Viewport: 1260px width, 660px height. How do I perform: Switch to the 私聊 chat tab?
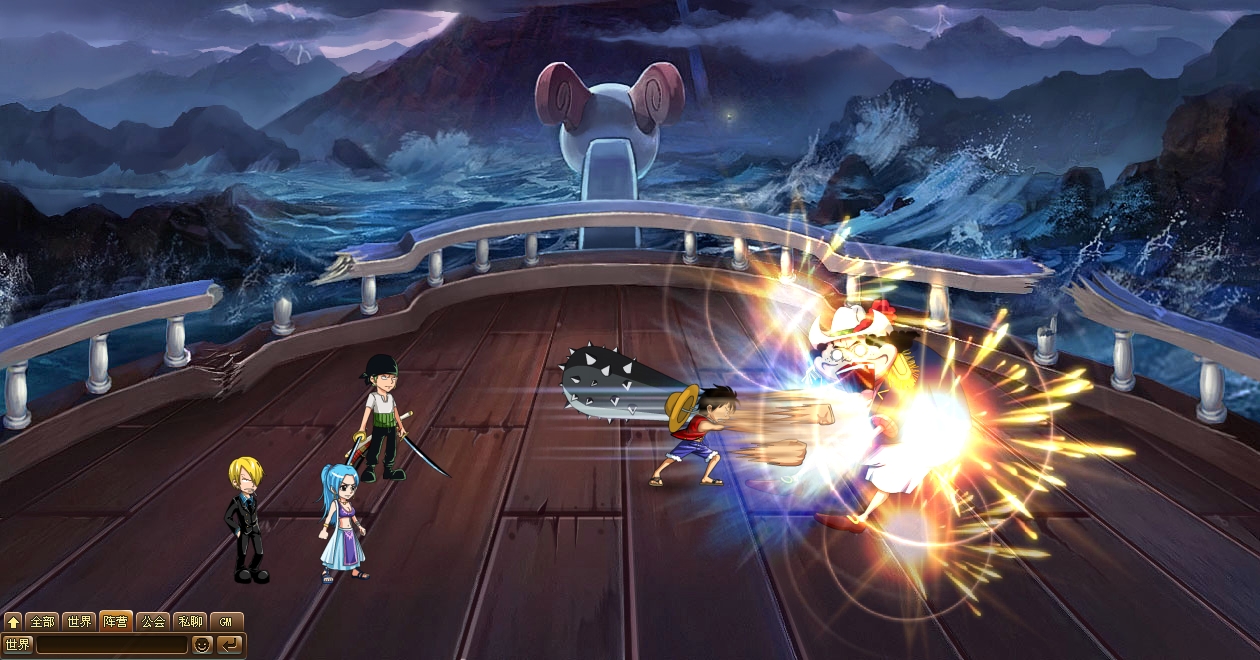[189, 622]
